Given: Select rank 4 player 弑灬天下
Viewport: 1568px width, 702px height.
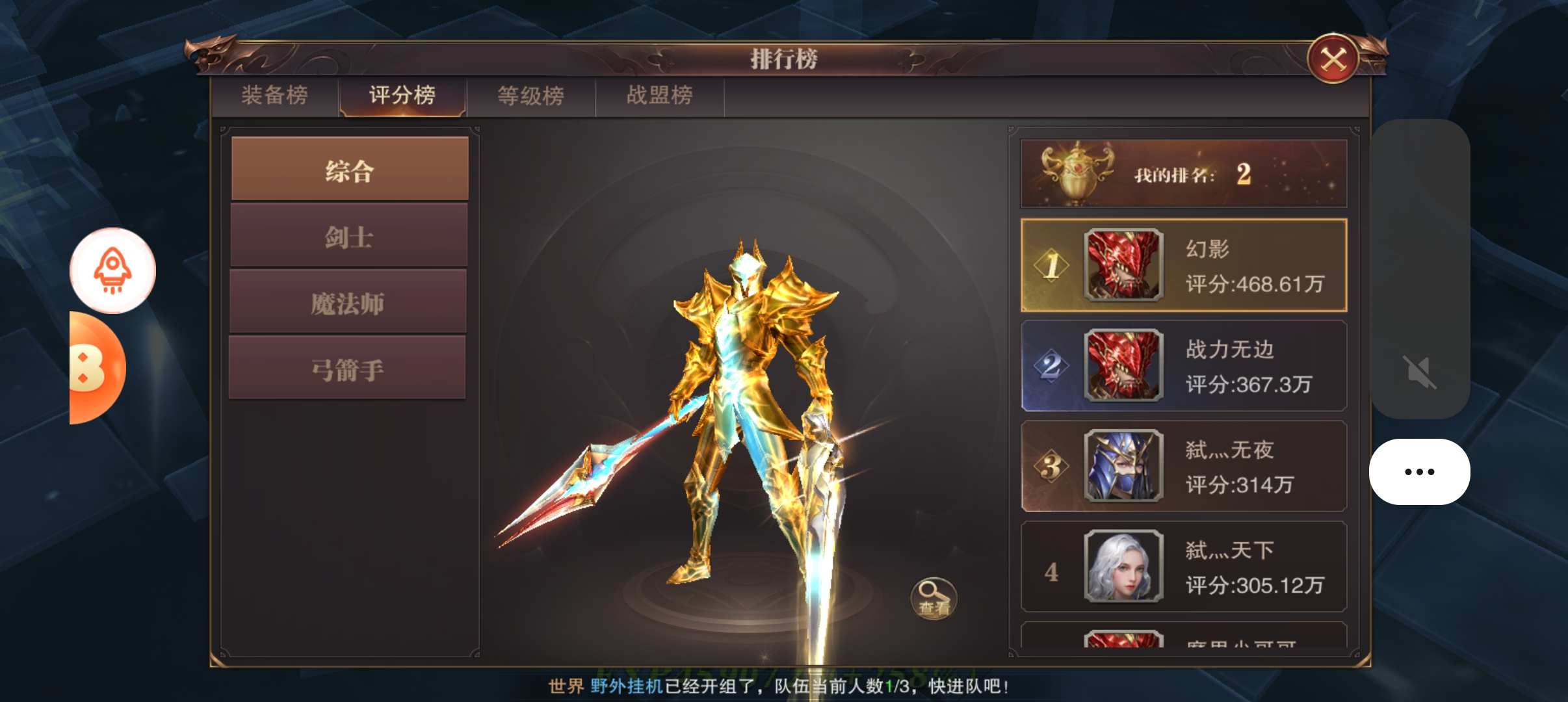Looking at the screenshot, I should (1183, 567).
